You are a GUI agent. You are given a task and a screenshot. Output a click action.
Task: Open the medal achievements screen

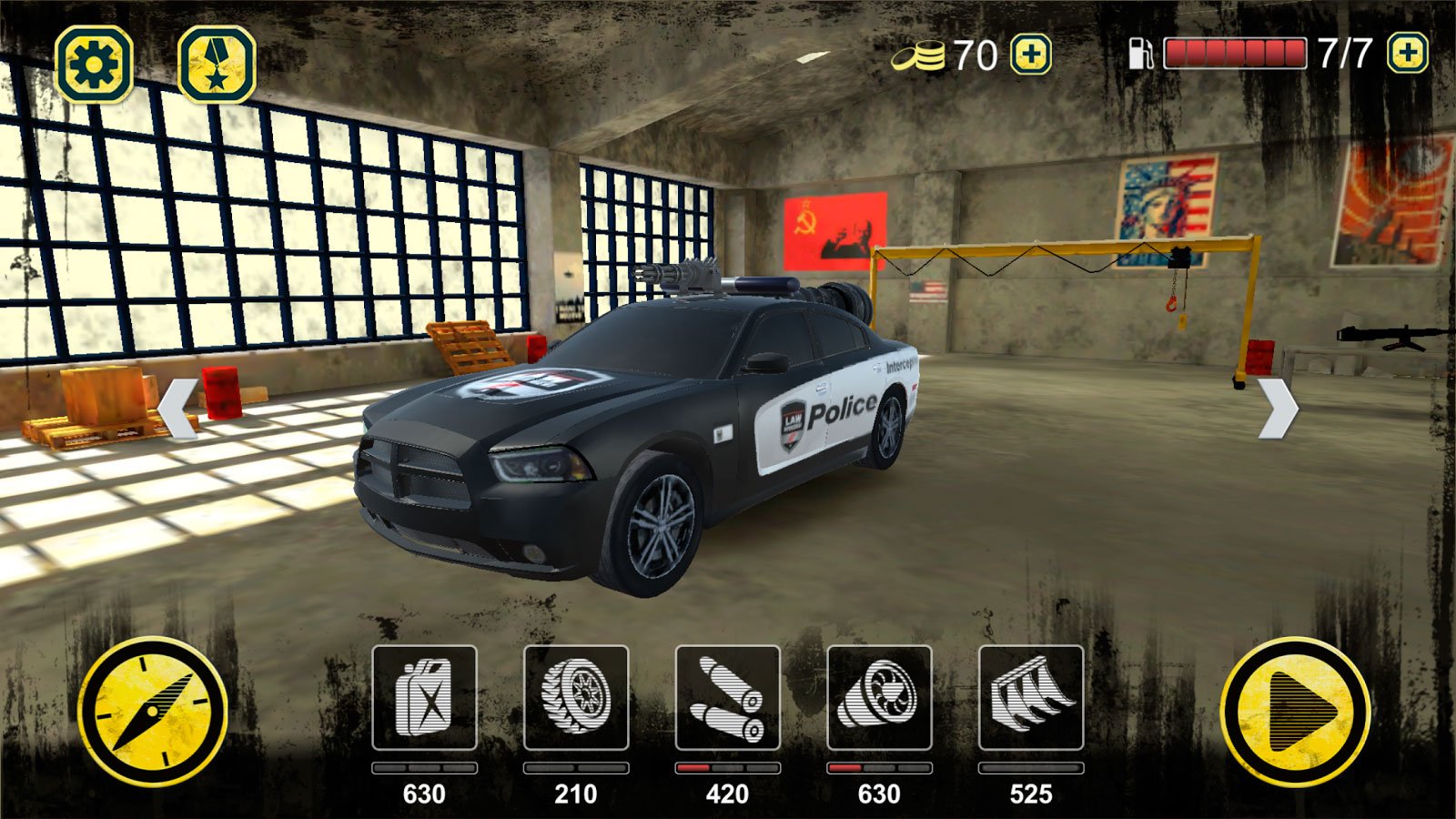(x=216, y=64)
